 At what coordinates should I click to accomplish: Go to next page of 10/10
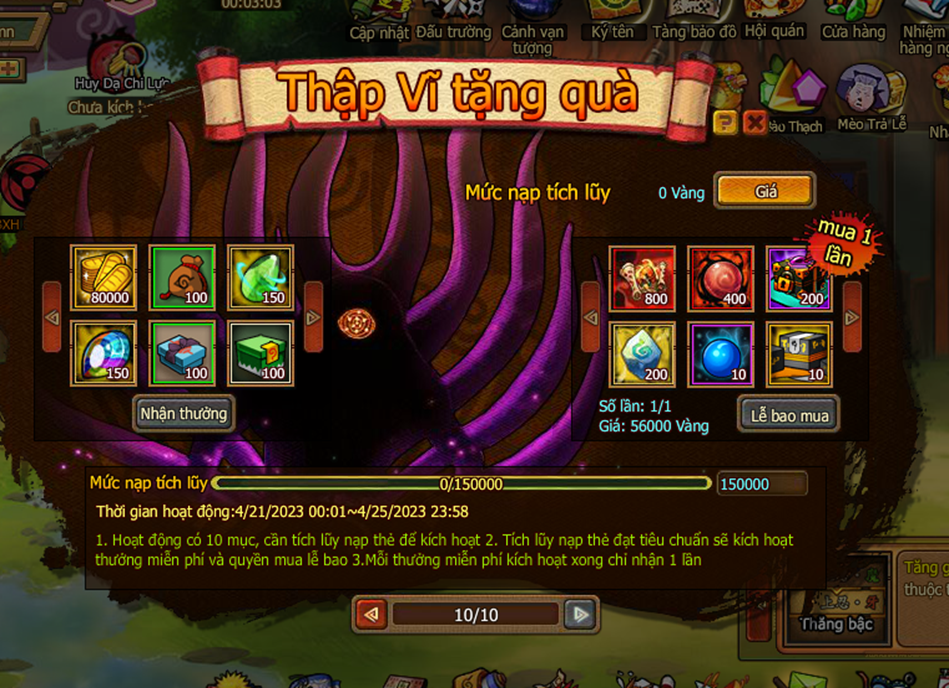point(579,614)
